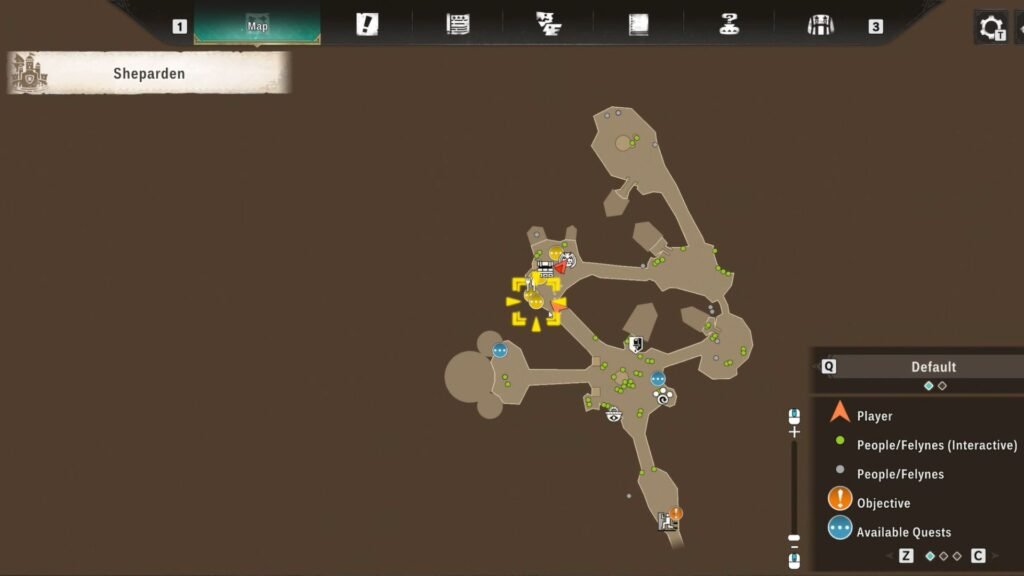The width and height of the screenshot is (1024, 576).
Task: Select the blue quest marker in the central plaza
Action: pos(658,379)
